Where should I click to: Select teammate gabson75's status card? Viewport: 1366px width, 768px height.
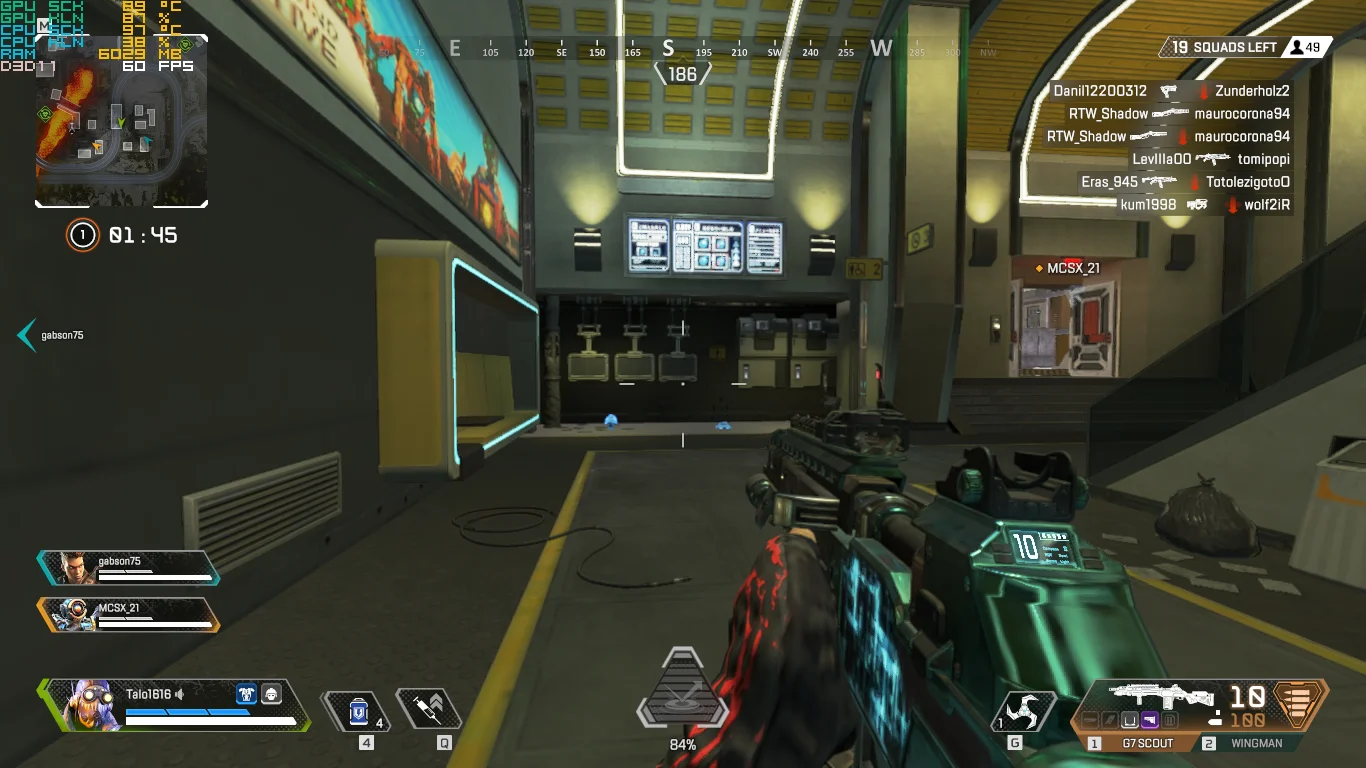tap(128, 567)
